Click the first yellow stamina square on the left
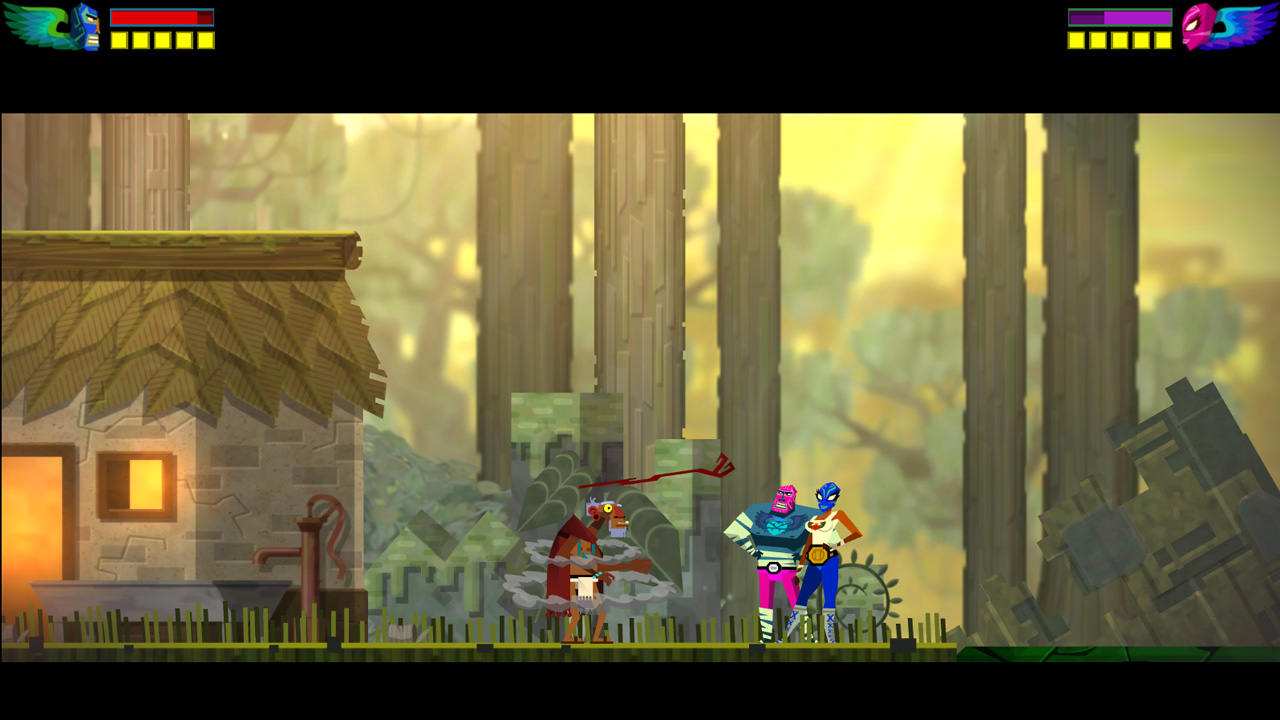1280x720 pixels. click(x=120, y=40)
